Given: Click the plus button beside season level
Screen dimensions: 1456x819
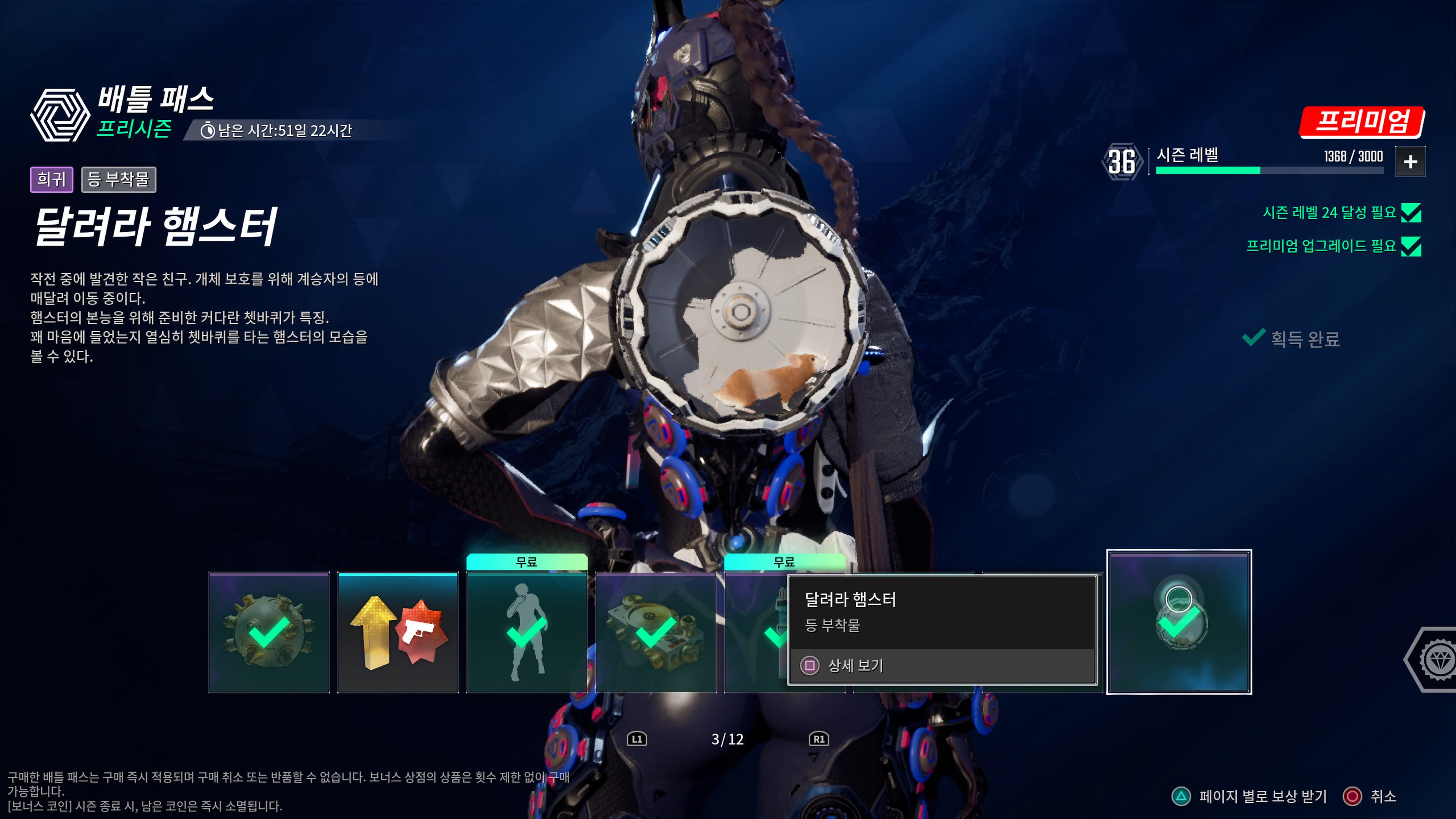Looking at the screenshot, I should (1410, 162).
